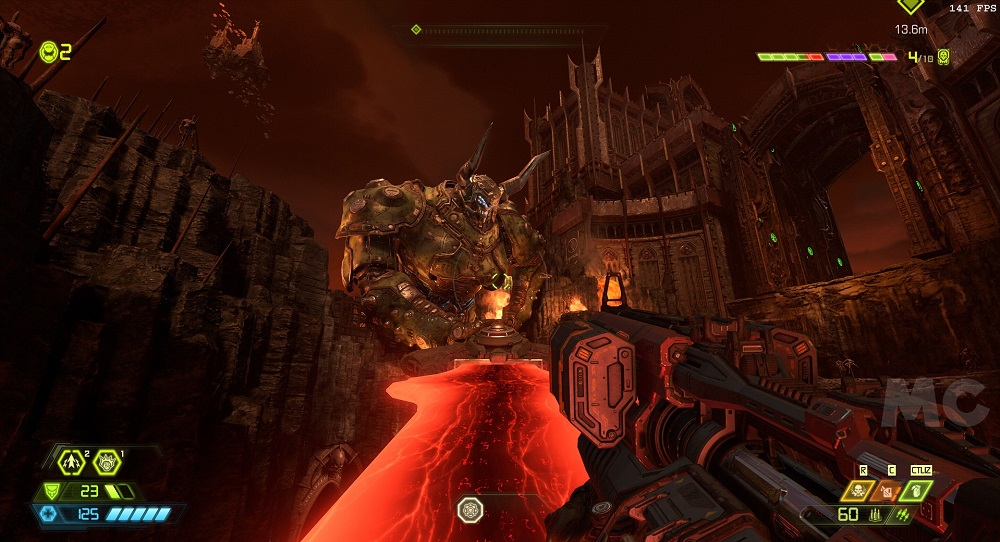Click the demon kill counter skull icon

tap(943, 57)
